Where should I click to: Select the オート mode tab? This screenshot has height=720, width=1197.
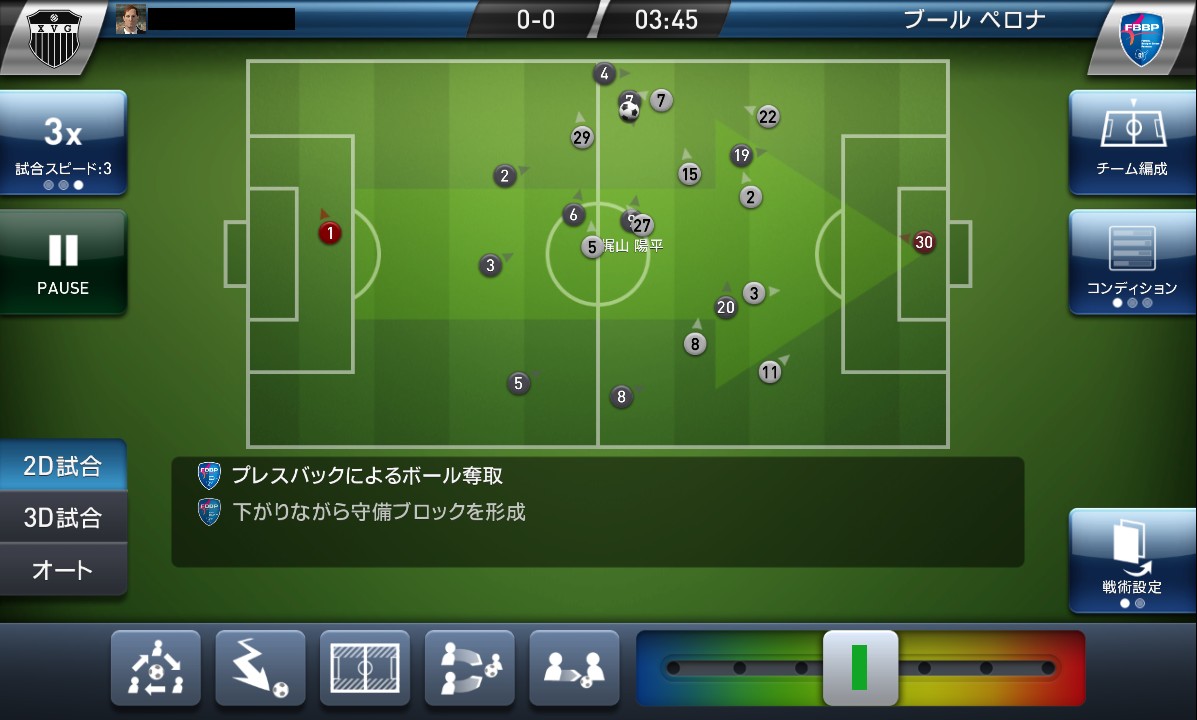[63, 570]
